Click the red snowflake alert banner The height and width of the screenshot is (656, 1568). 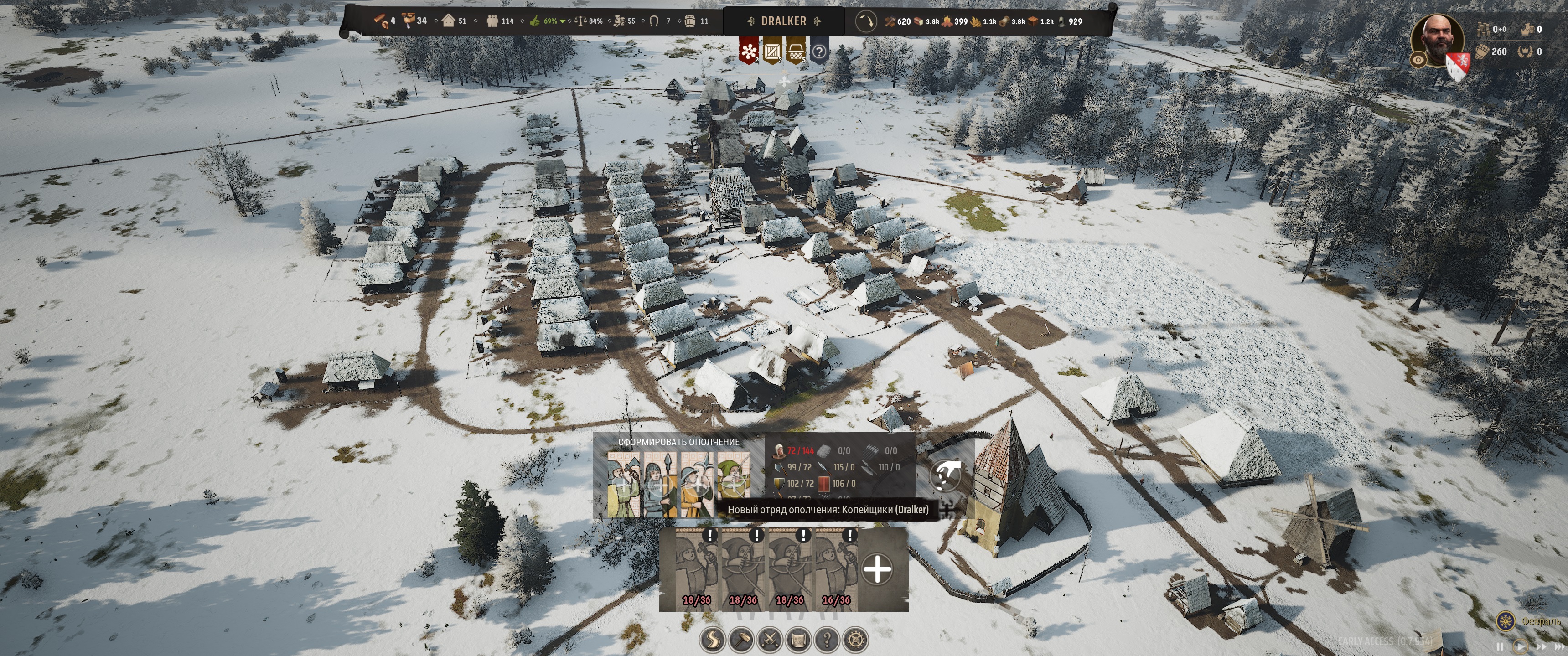click(748, 51)
